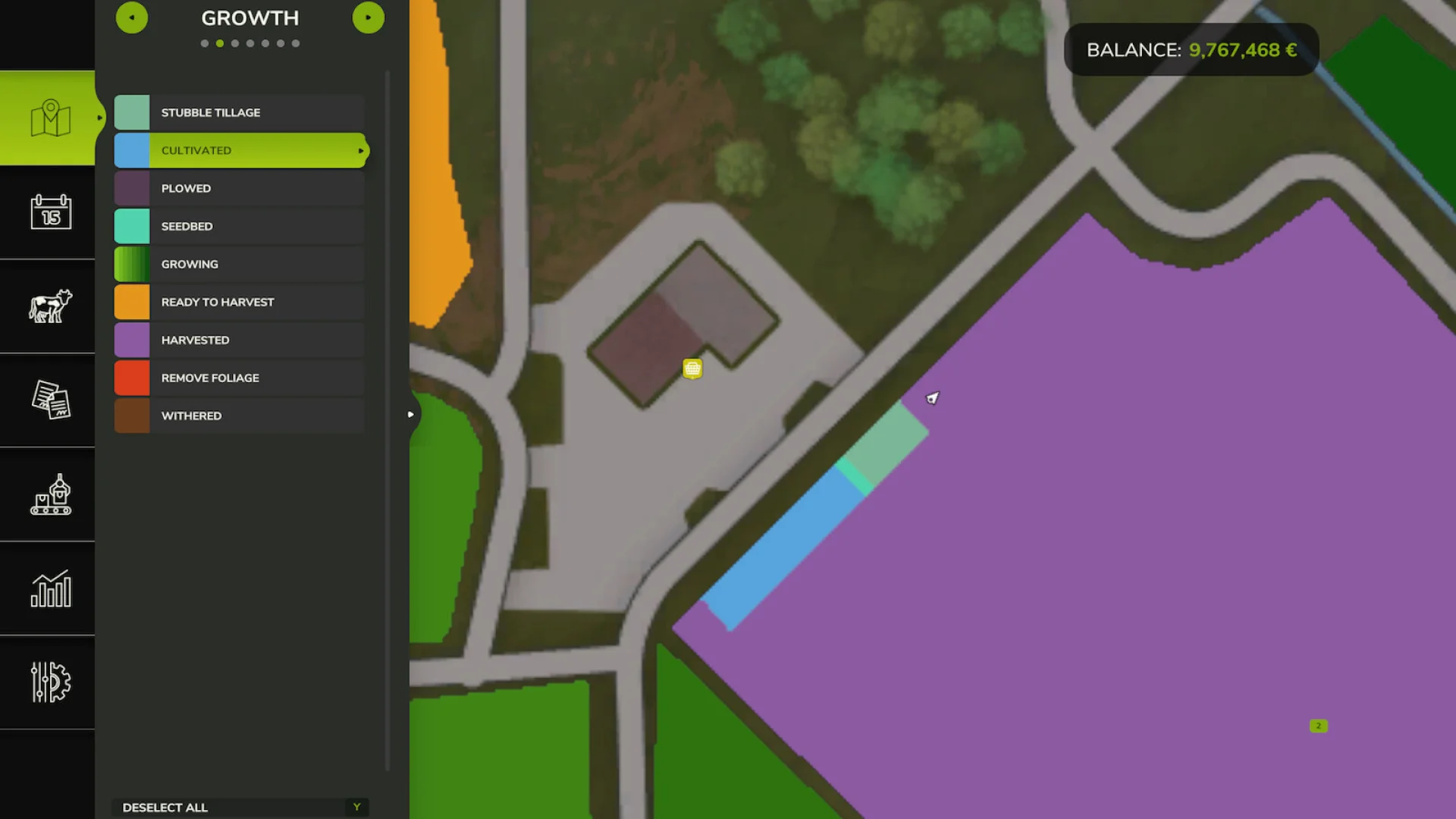Click the field 2 number marker on map
Screen dimensions: 1456x819
click(x=1319, y=726)
